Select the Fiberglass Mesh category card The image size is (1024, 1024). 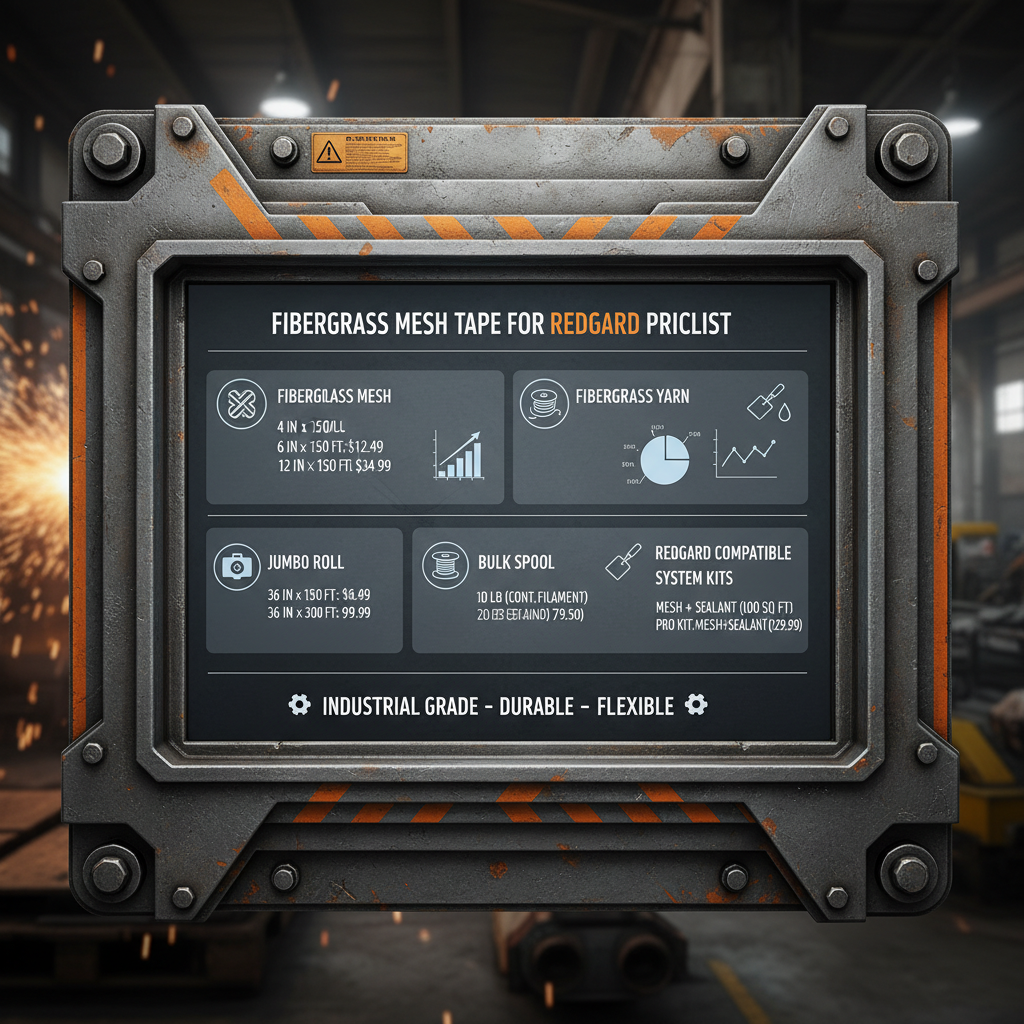[x=354, y=437]
